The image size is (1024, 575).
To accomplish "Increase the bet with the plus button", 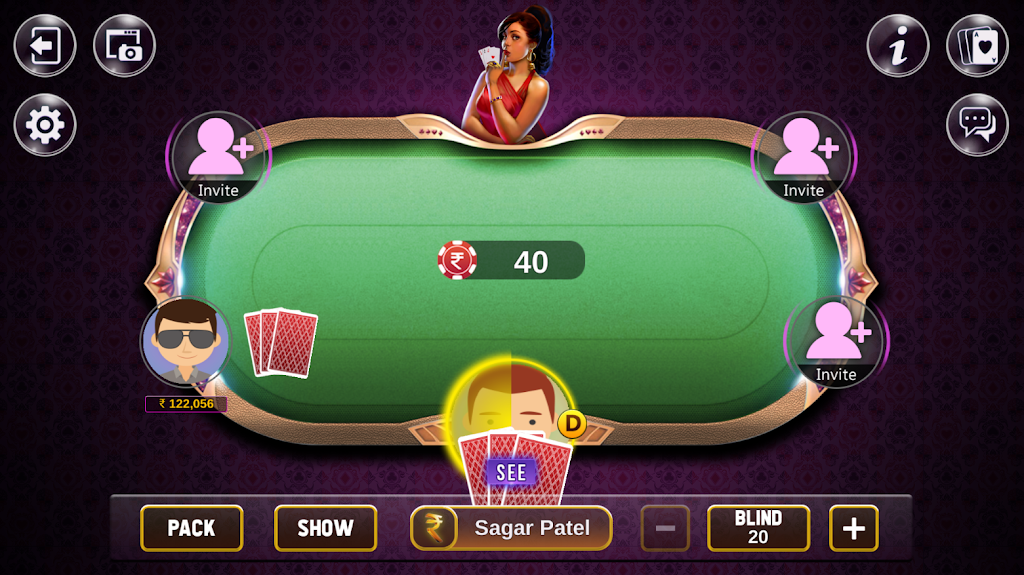I will (x=853, y=528).
